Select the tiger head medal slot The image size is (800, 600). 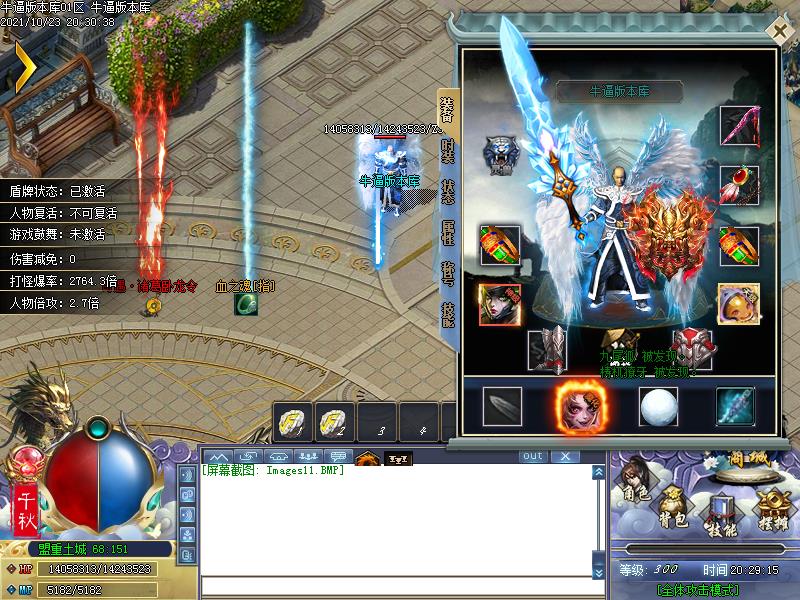click(x=499, y=153)
